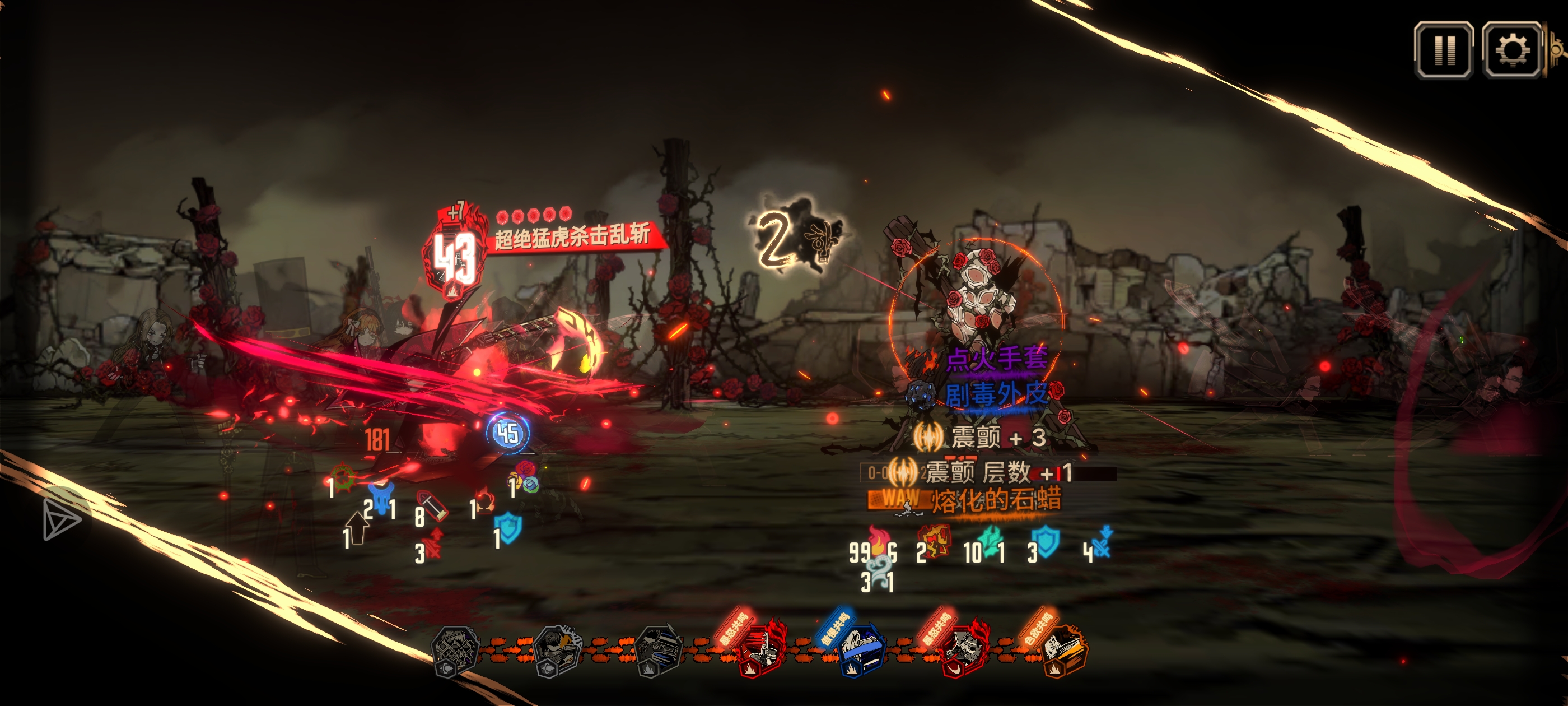Pause the battle with the pause button
The width and height of the screenshot is (1568, 706).
[1443, 50]
